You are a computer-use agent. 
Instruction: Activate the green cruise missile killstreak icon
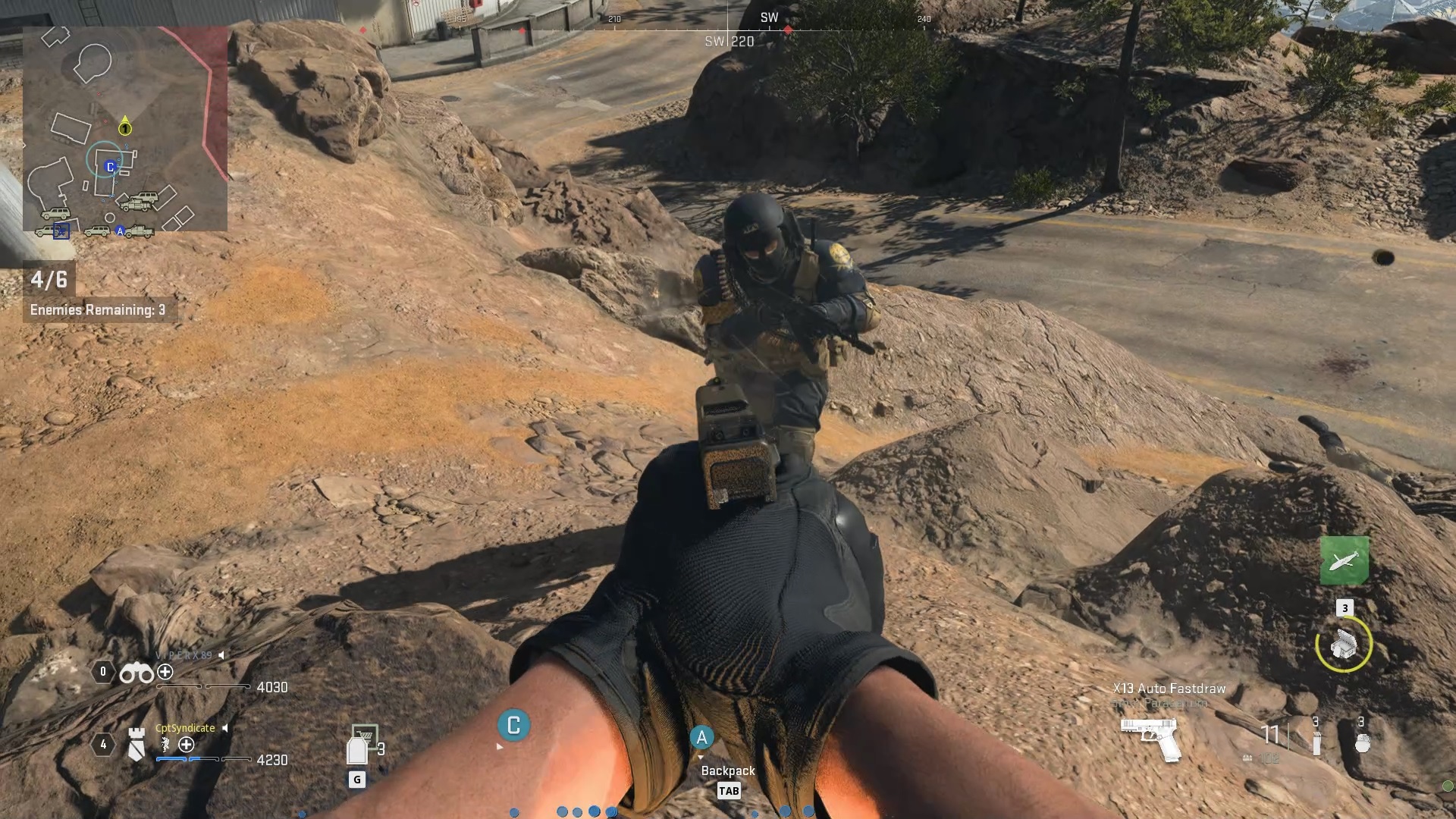[x=1344, y=560]
